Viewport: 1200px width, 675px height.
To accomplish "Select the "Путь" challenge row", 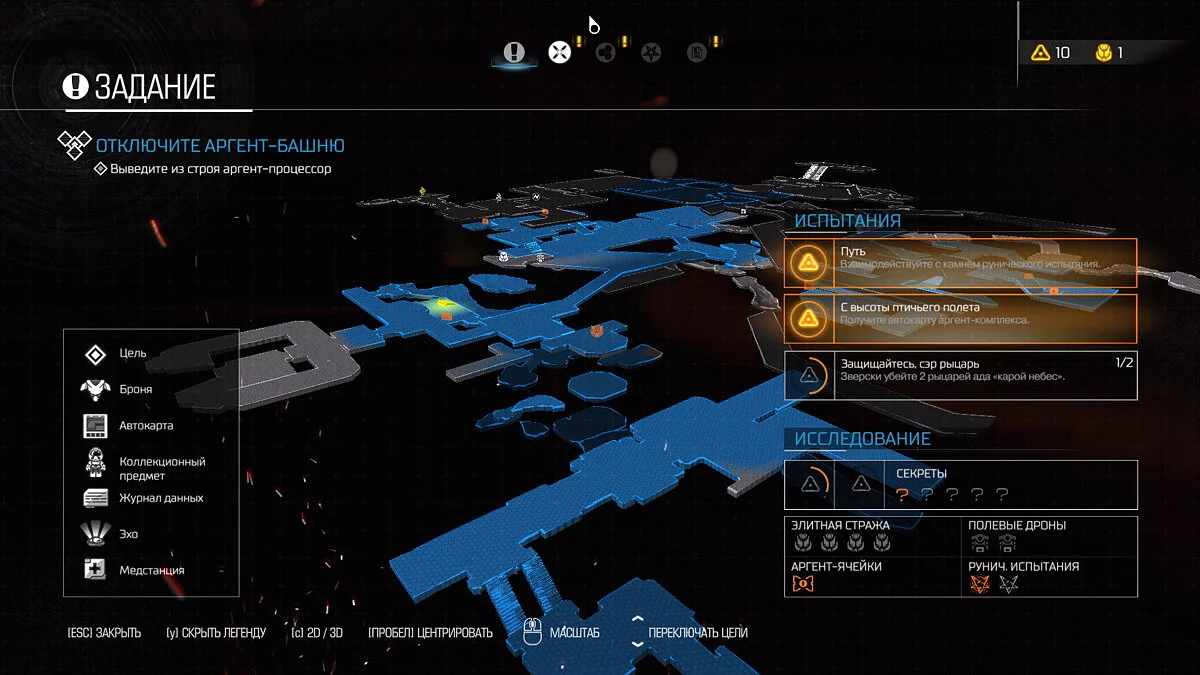I will [960, 263].
